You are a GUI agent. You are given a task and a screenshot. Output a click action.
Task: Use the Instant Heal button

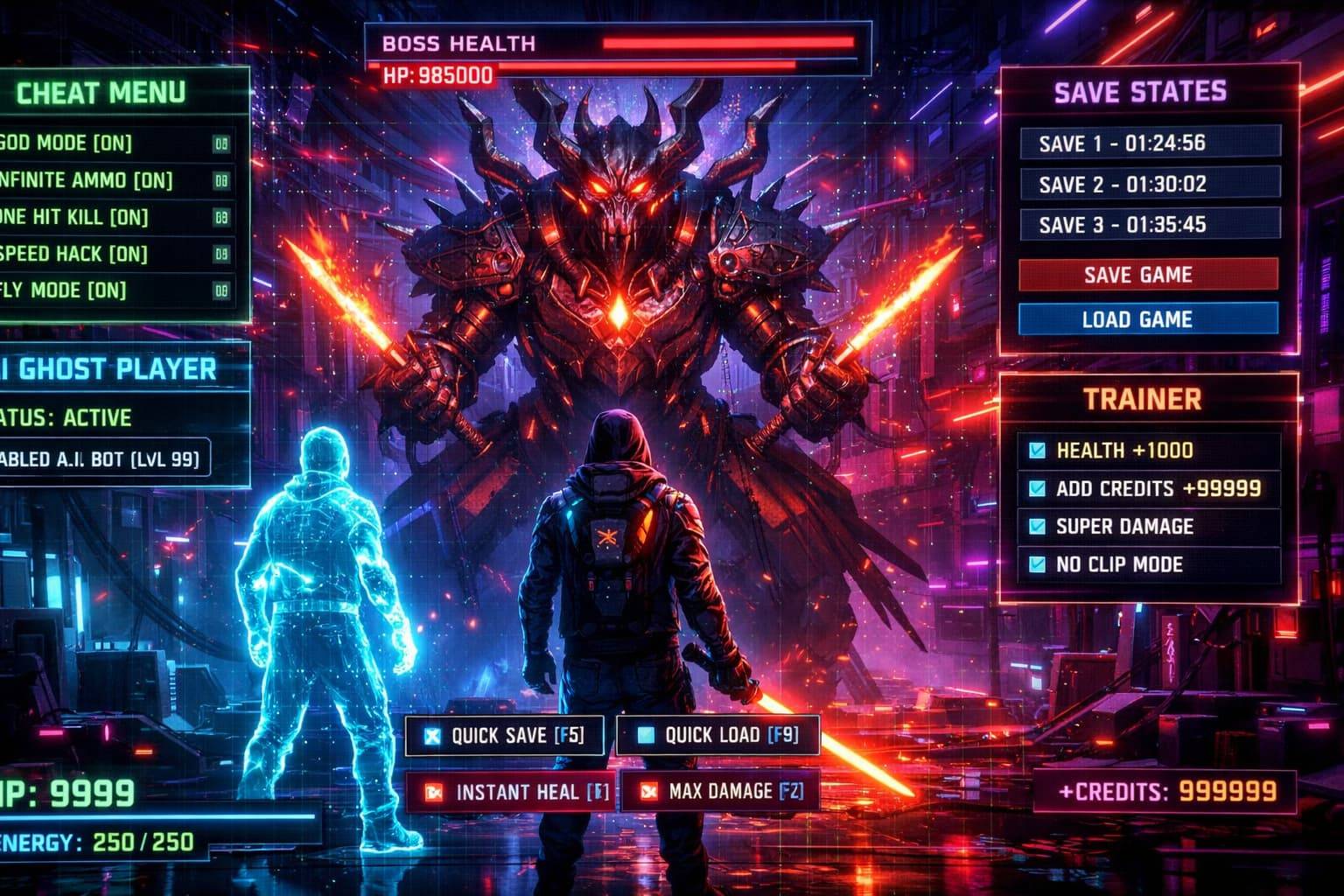(510, 793)
